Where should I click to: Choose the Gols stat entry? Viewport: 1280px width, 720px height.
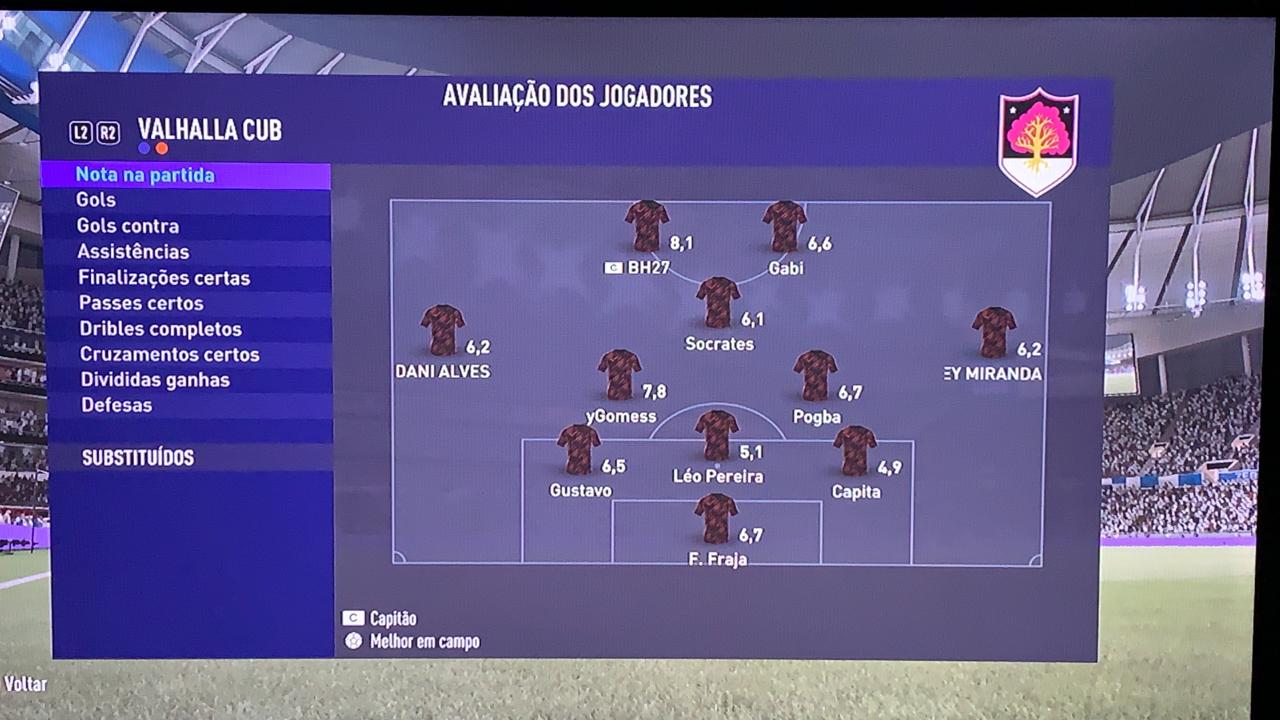coord(96,200)
